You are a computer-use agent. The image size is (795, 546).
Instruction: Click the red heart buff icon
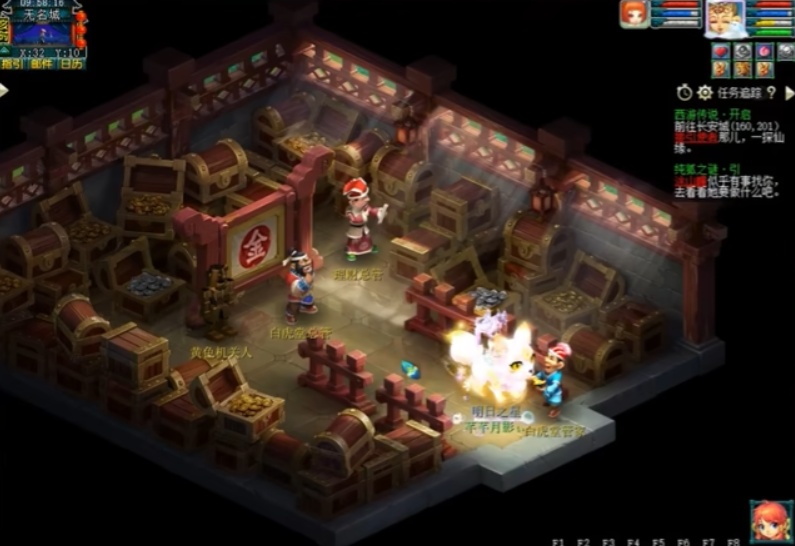click(720, 51)
